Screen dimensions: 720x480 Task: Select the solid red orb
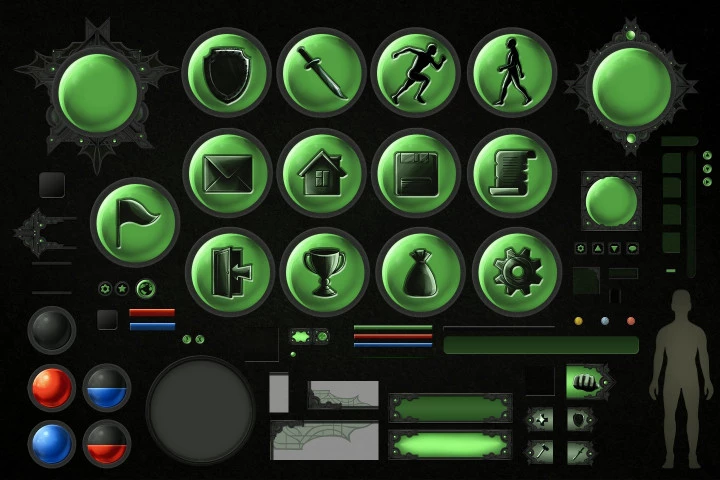[x=52, y=388]
